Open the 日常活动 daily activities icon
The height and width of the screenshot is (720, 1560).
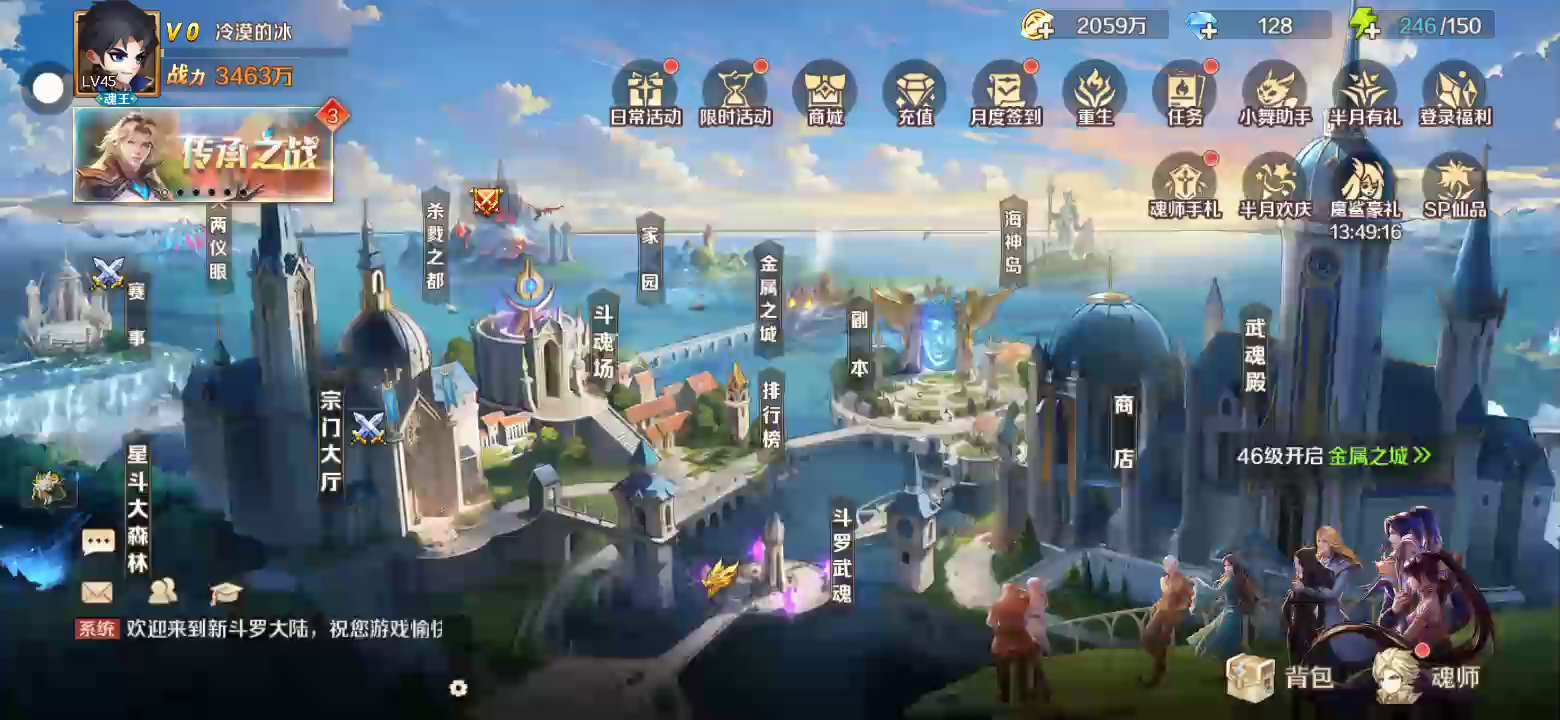click(x=645, y=92)
